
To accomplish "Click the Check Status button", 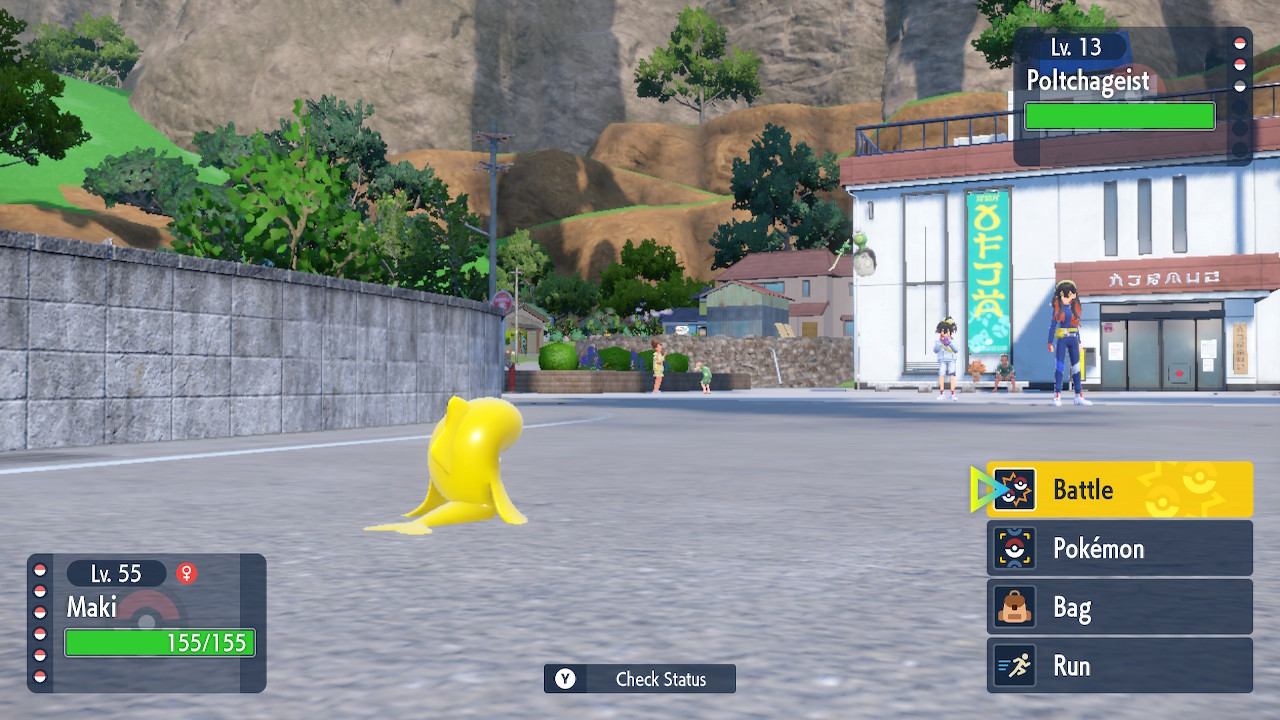I will tap(640, 679).
